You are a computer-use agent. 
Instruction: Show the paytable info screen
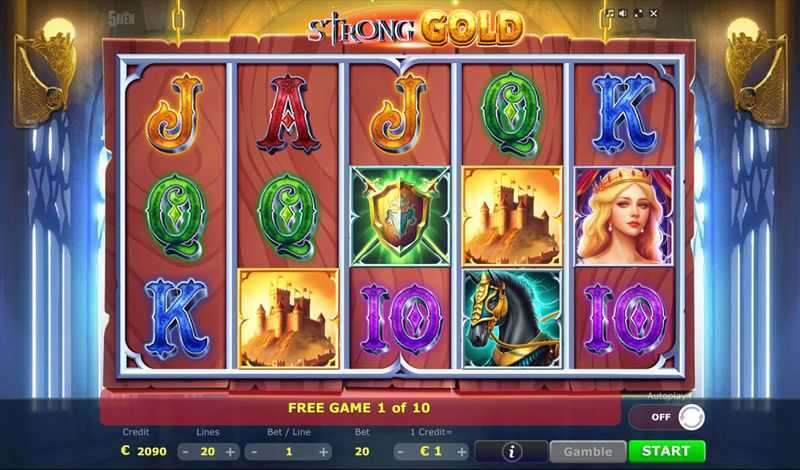pyautogui.click(x=511, y=451)
